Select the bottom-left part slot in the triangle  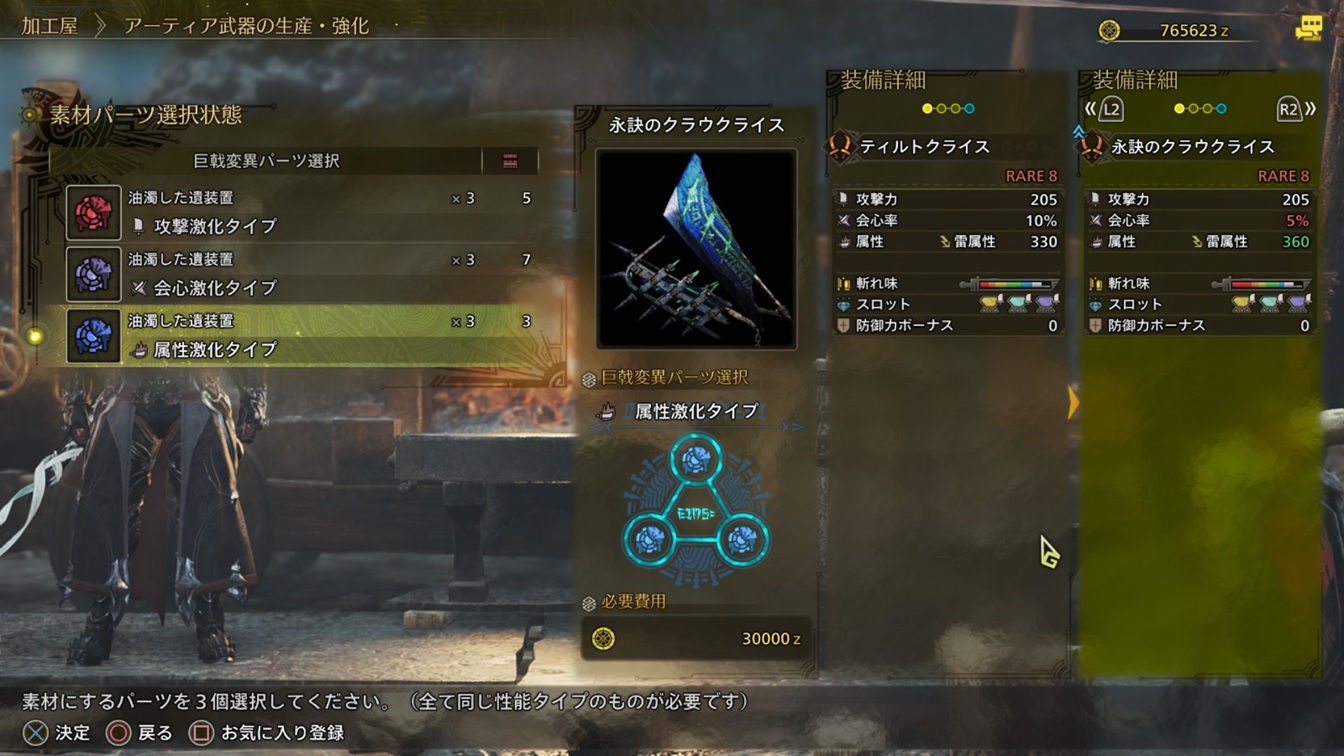click(650, 540)
